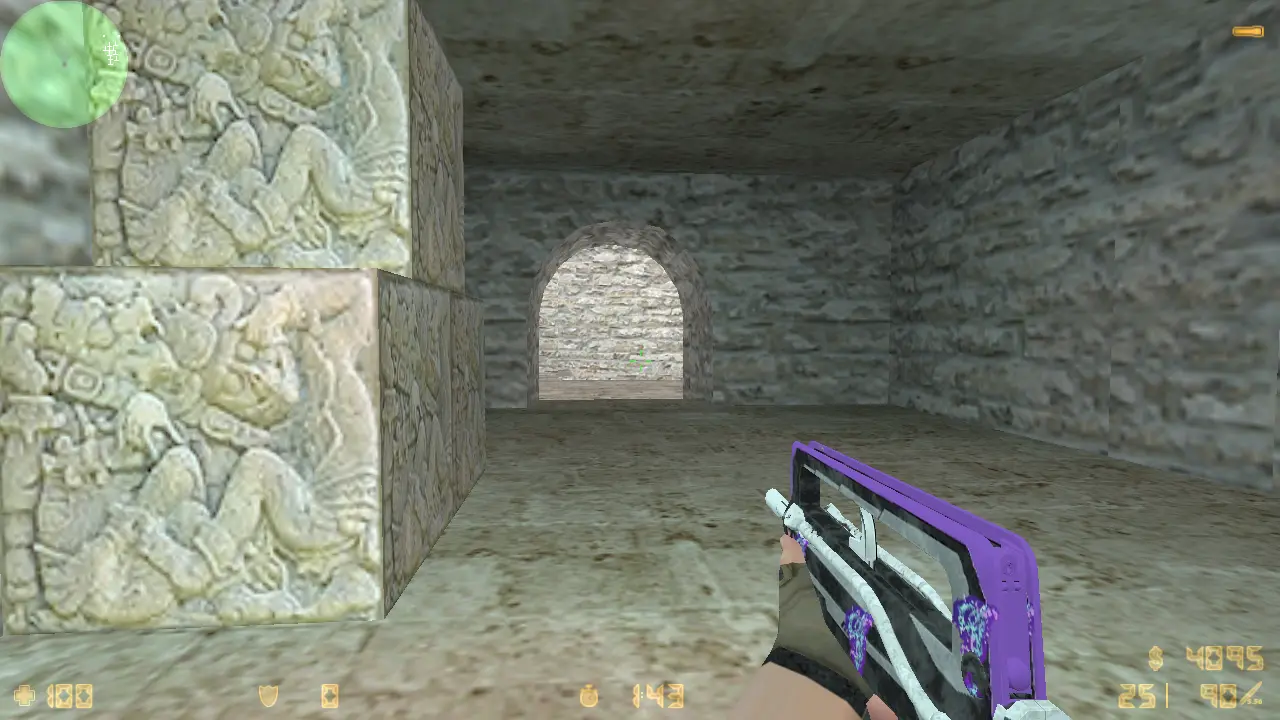Screen dimensions: 1280x720
Task: Click the dollar sign money icon
Action: point(1155,658)
